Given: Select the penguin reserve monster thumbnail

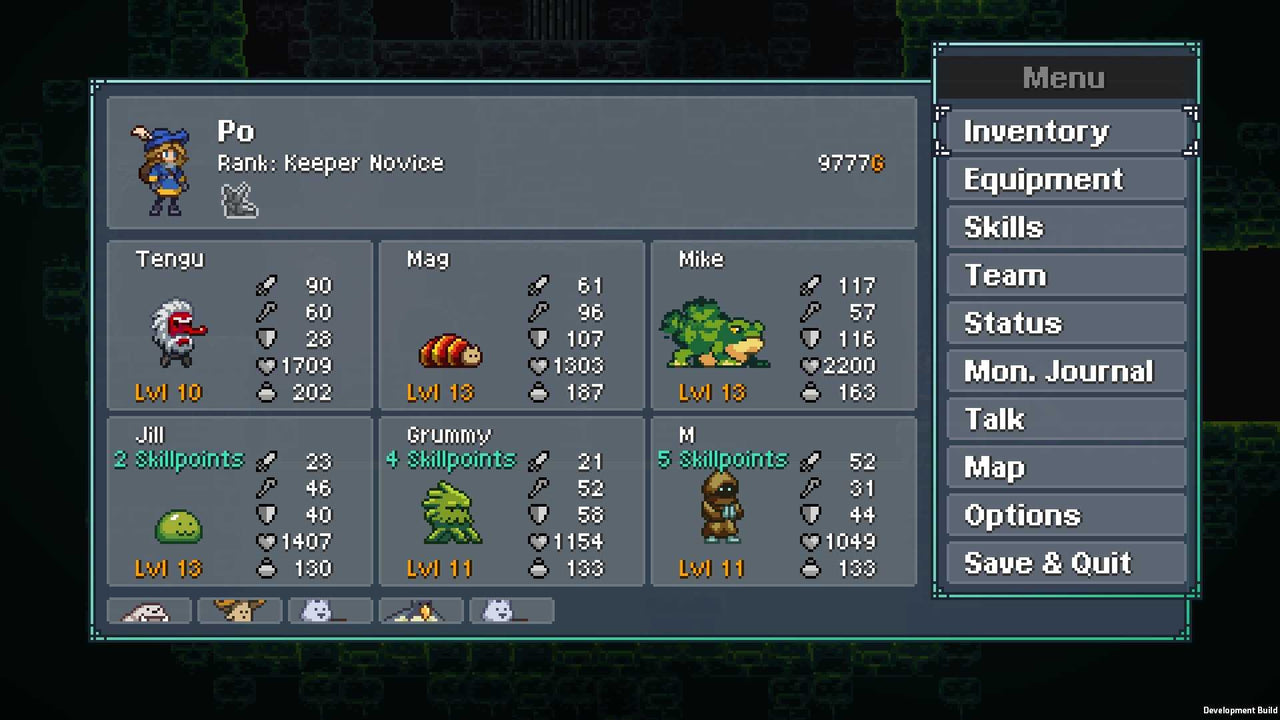Looking at the screenshot, I should click(420, 611).
